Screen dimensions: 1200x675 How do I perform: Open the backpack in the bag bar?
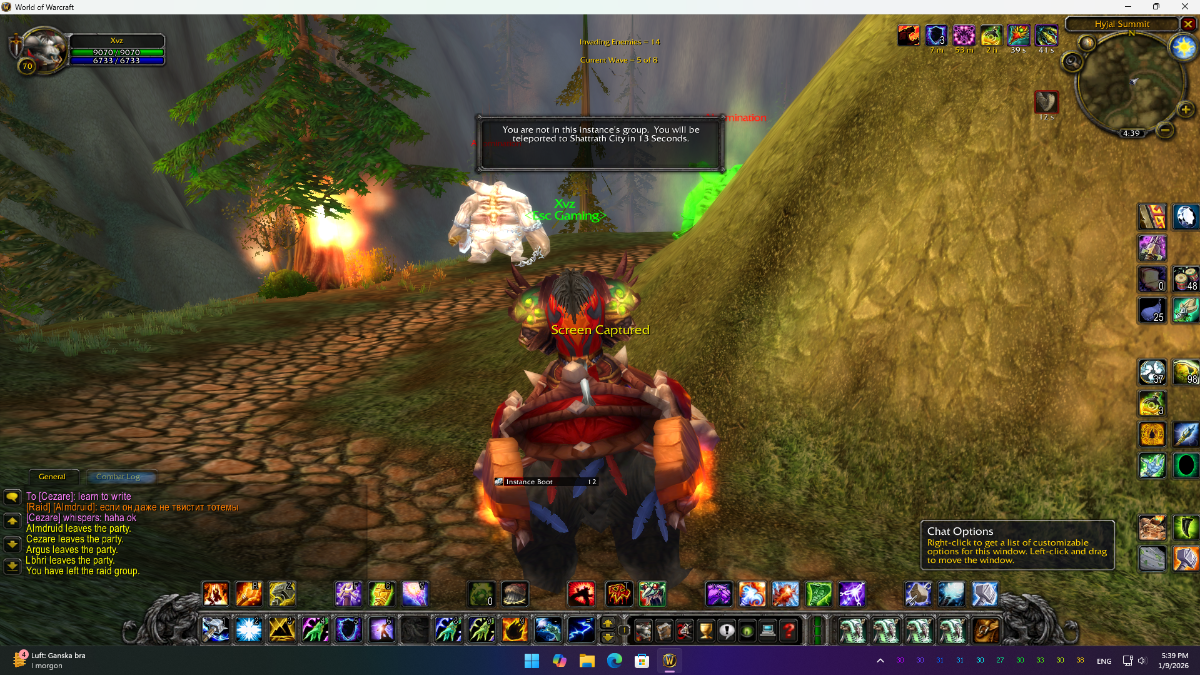986,630
